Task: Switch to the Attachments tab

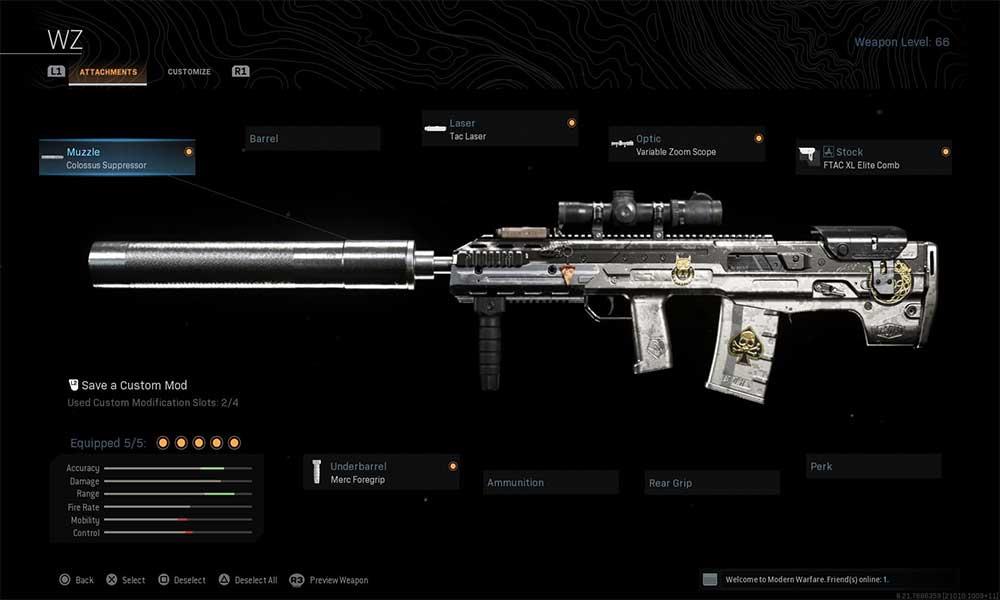Action: (x=108, y=72)
